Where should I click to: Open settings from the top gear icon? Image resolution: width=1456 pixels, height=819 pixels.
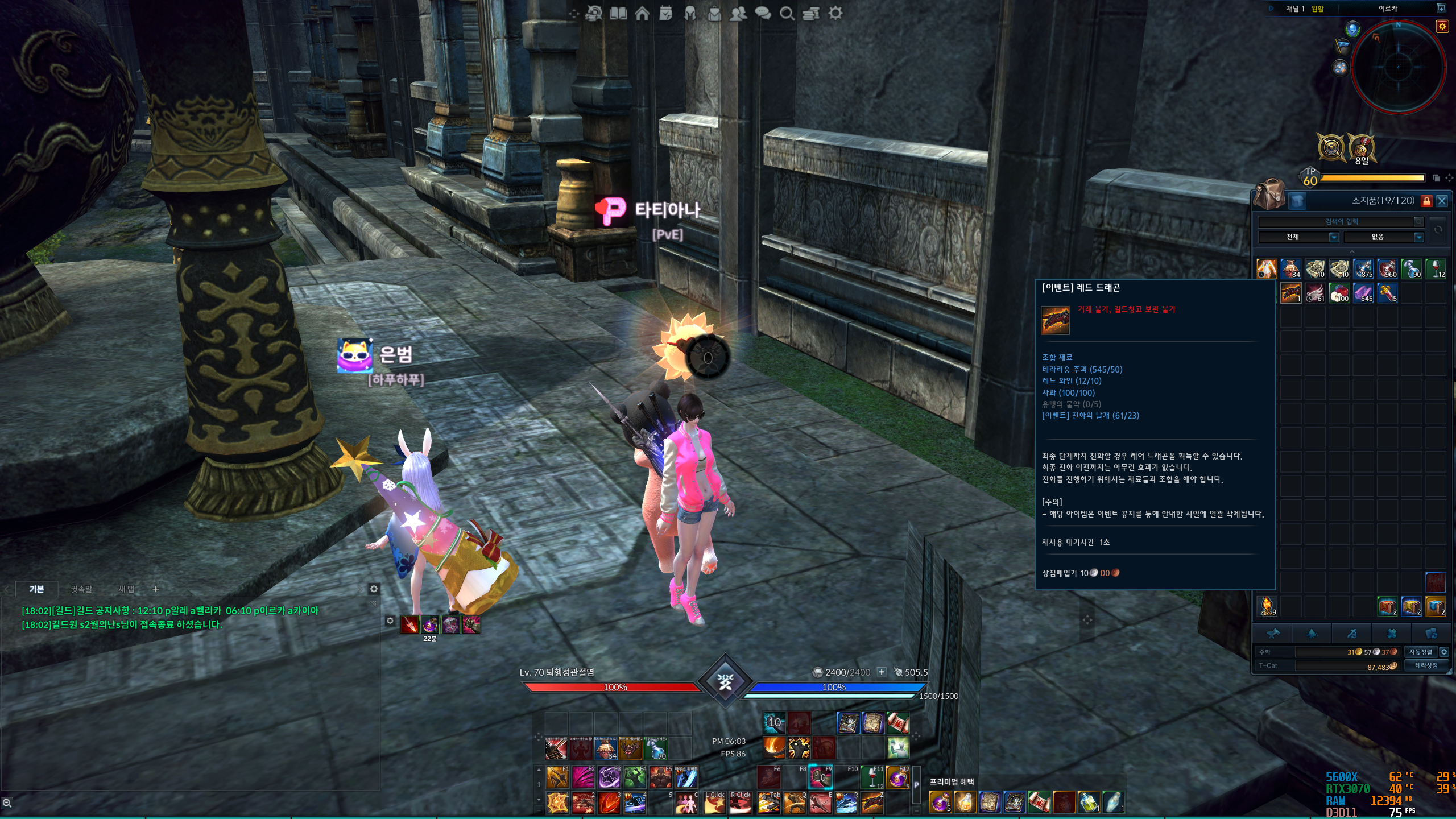point(835,13)
